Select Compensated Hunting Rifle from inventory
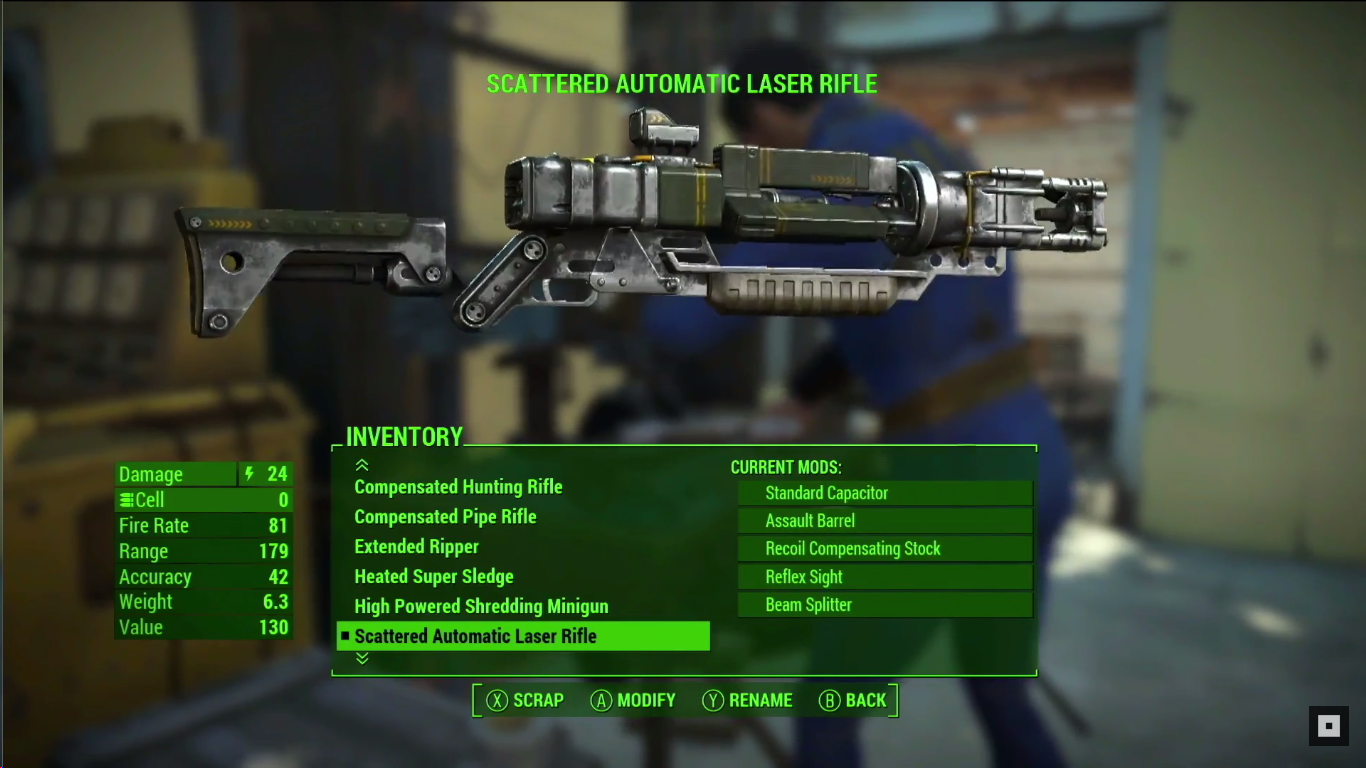The height and width of the screenshot is (768, 1366). click(458, 487)
